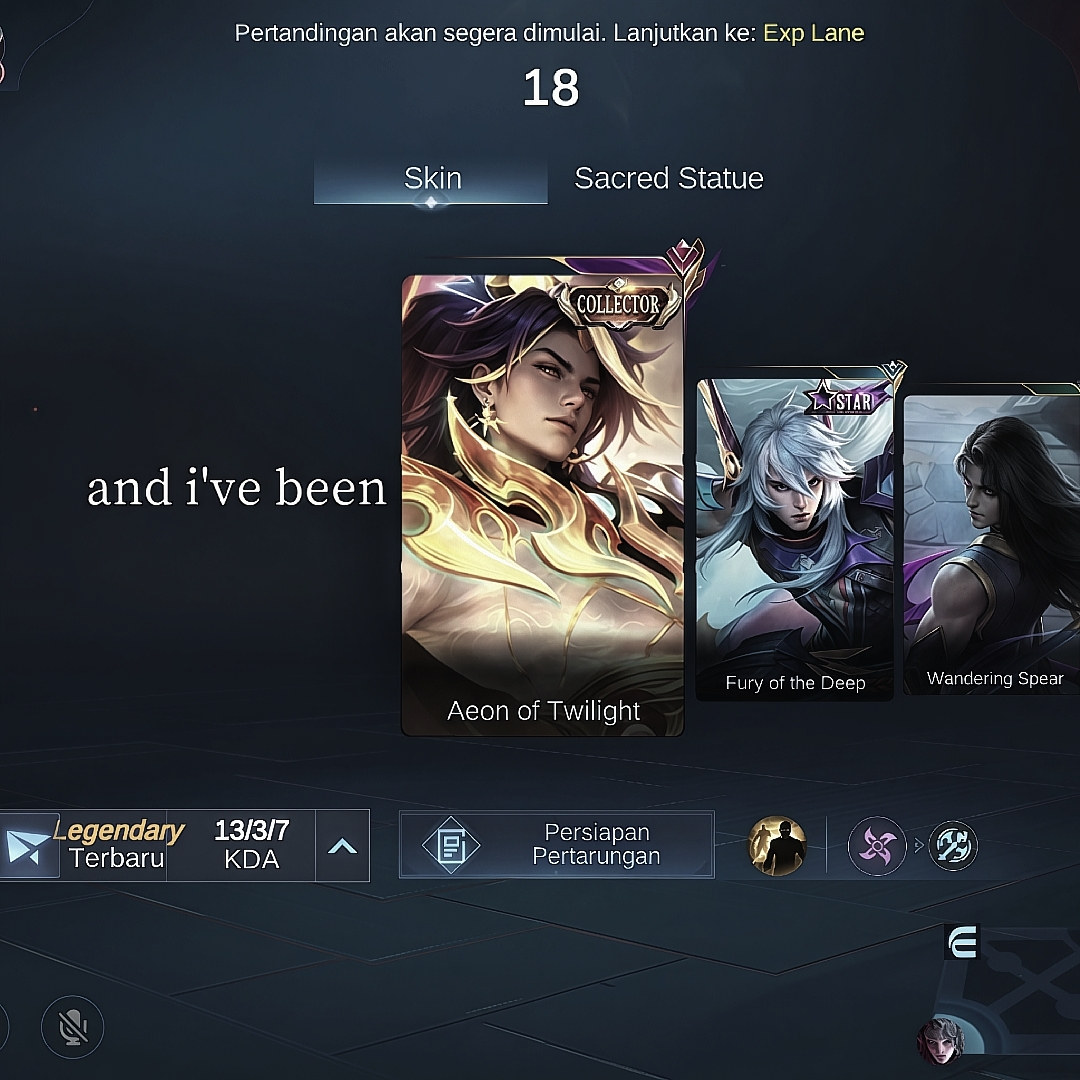Select the purple shuriken battle spell icon
Screen dimensions: 1080x1080
877,846
